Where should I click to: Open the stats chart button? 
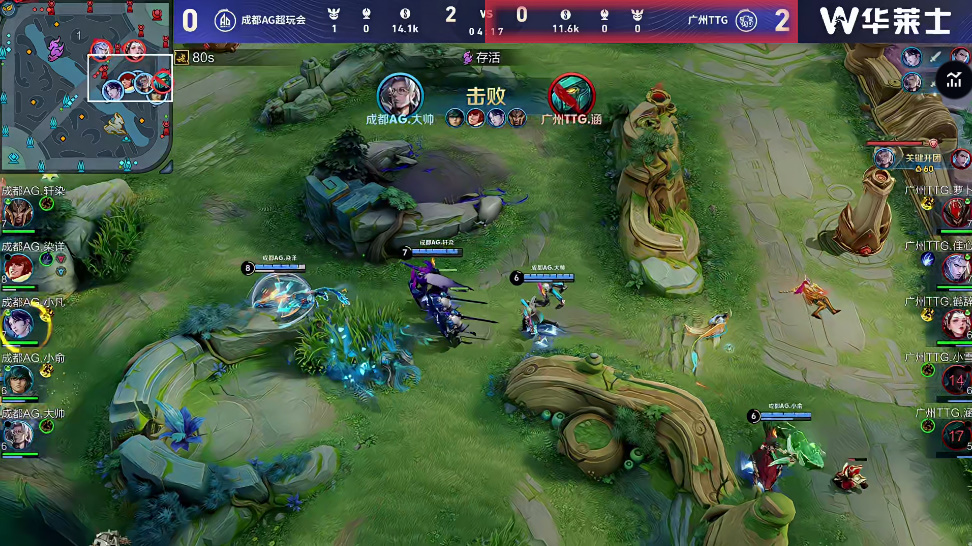953,80
